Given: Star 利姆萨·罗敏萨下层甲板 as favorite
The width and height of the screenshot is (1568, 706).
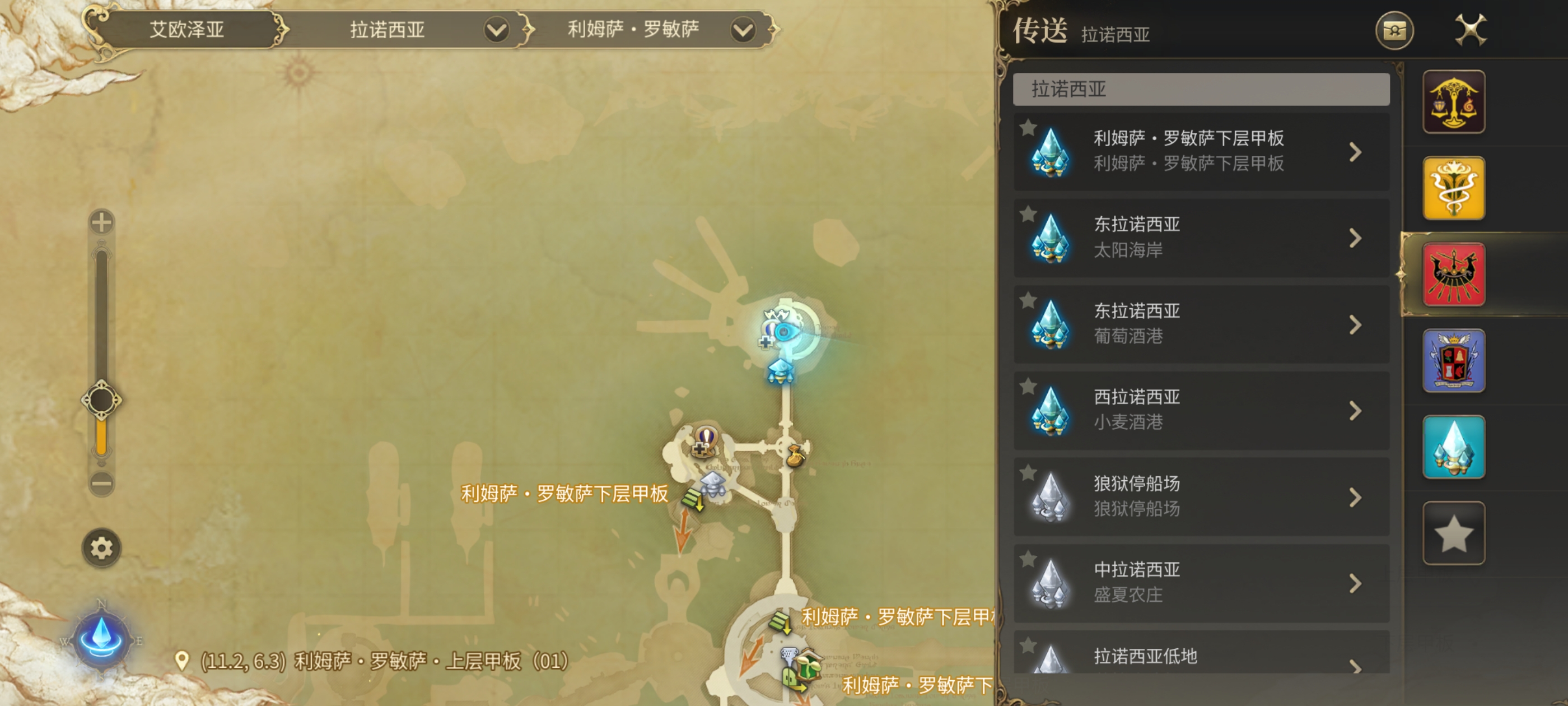Looking at the screenshot, I should [x=1028, y=128].
